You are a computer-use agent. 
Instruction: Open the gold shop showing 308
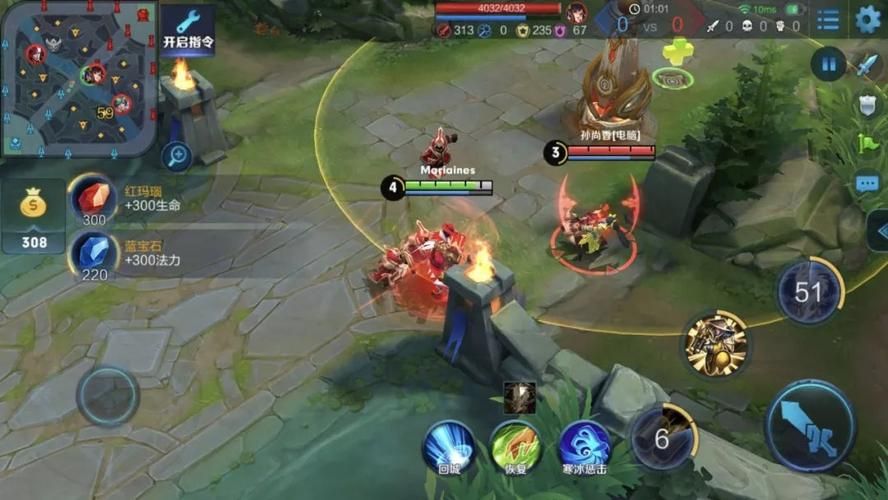34,216
